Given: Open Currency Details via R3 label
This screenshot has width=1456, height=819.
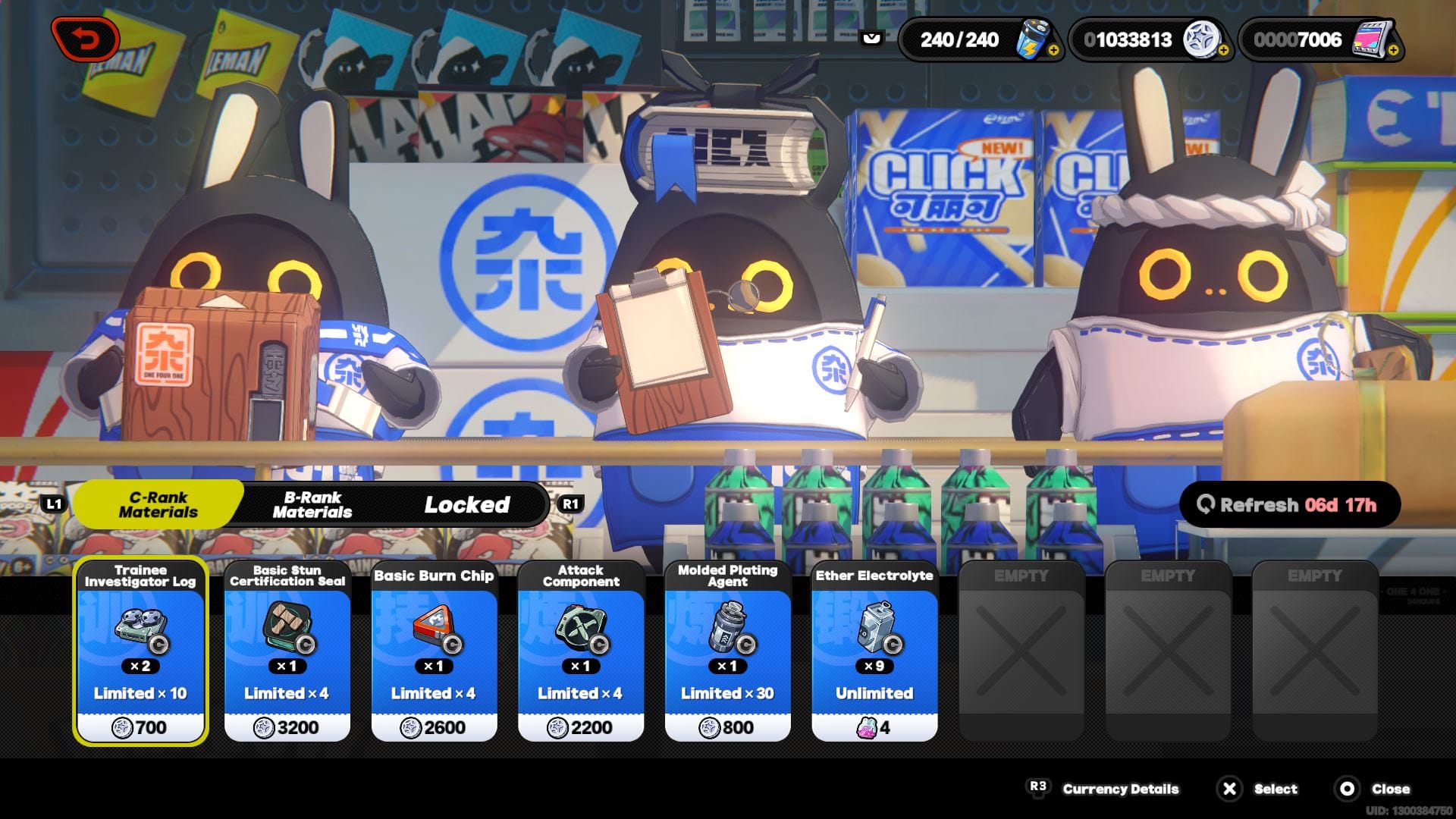Looking at the screenshot, I should point(1040,789).
